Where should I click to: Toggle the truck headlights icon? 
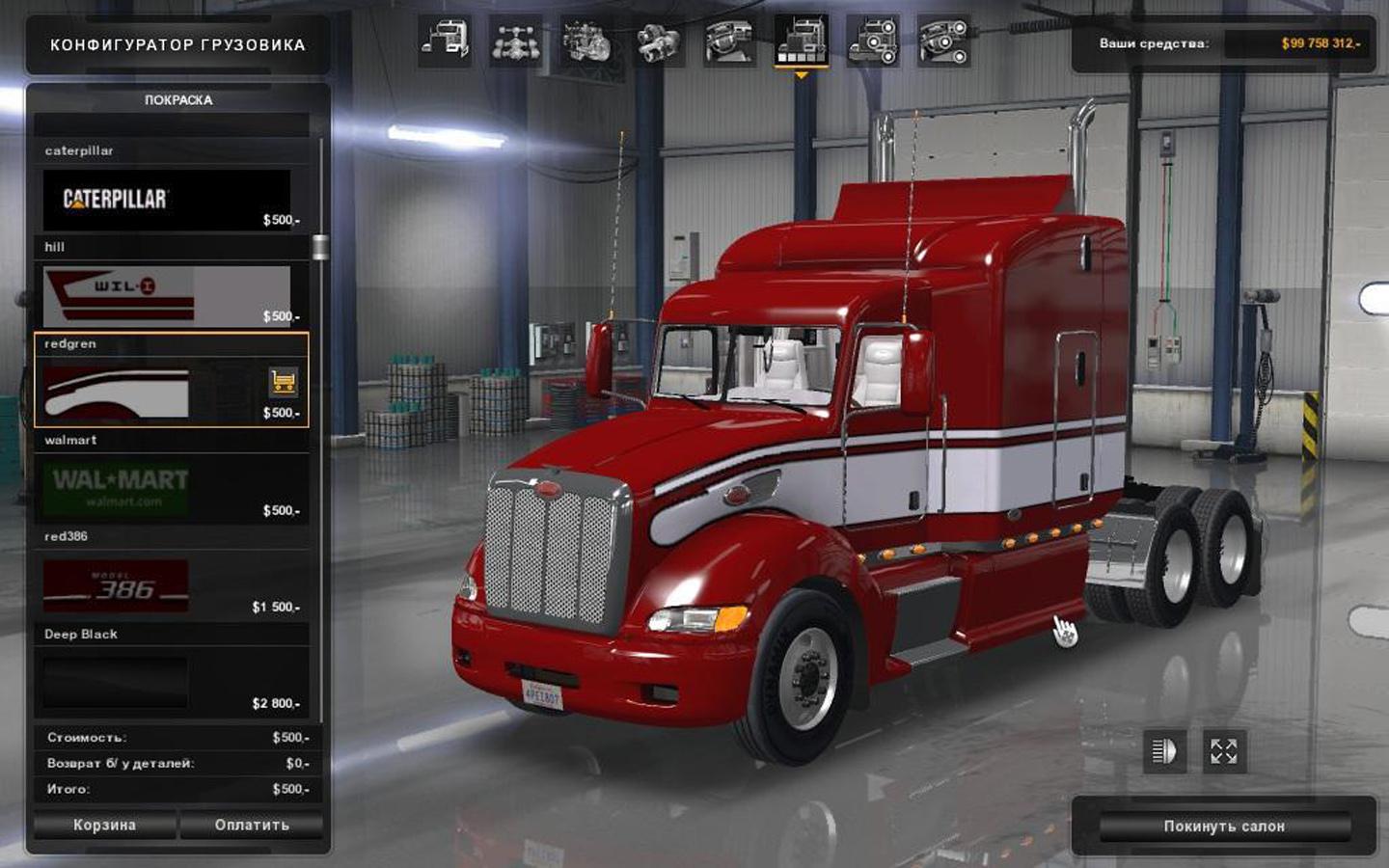click(1164, 751)
